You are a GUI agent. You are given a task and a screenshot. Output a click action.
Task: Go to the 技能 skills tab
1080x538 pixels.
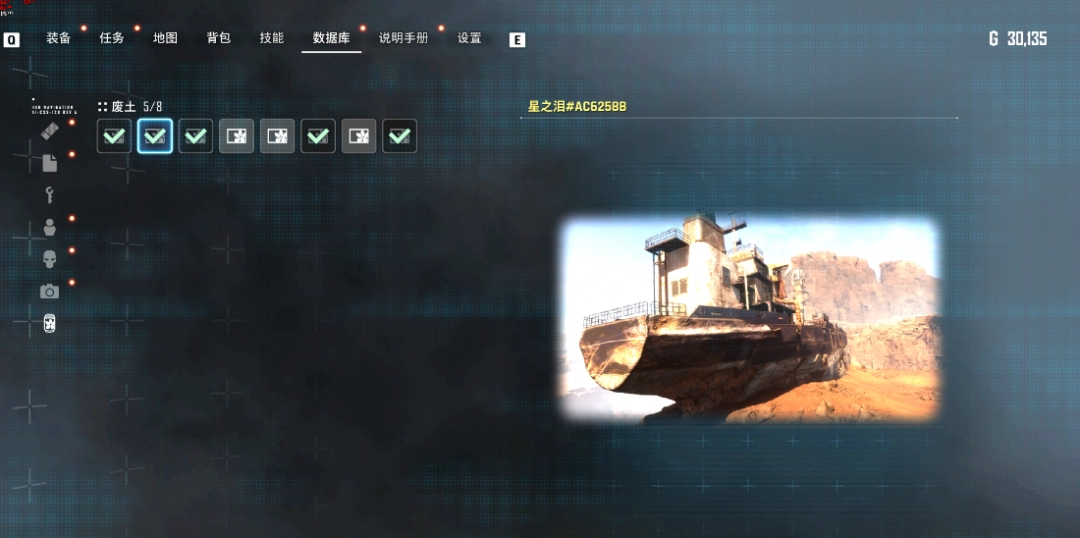click(x=271, y=38)
